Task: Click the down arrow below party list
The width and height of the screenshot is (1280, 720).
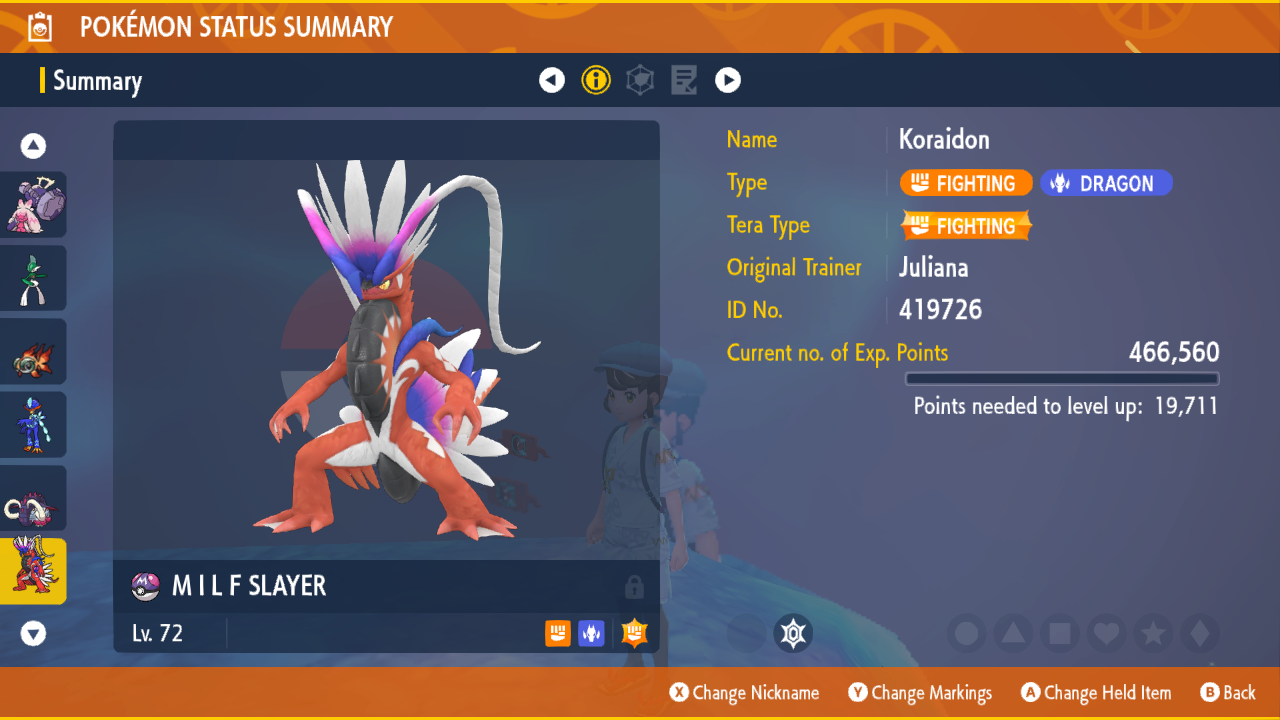Action: click(x=33, y=633)
